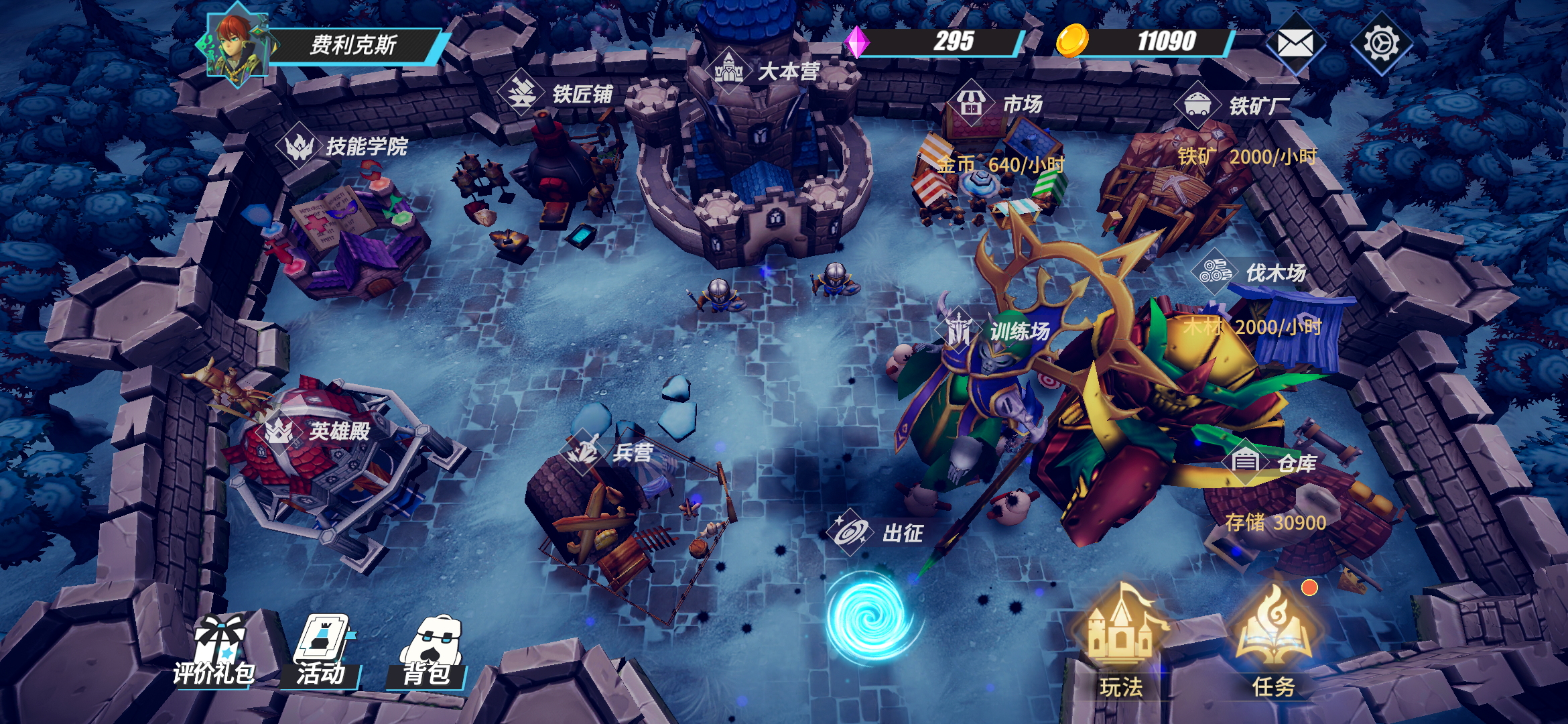
Task: Claim the 评价礼包 review gift pack
Action: 216,650
